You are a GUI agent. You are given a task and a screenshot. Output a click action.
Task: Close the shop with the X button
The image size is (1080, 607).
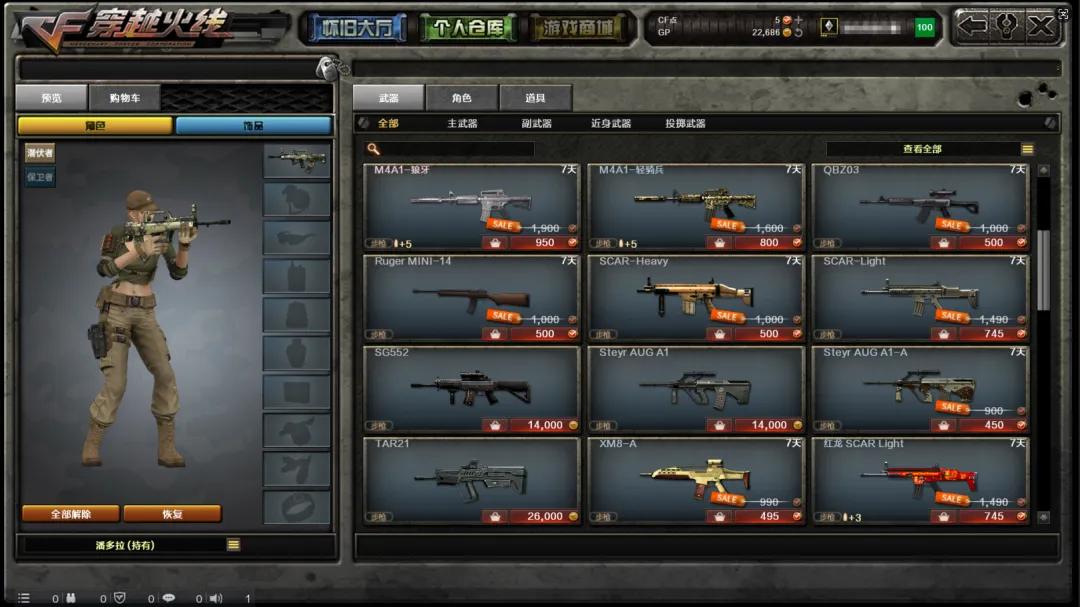1041,26
